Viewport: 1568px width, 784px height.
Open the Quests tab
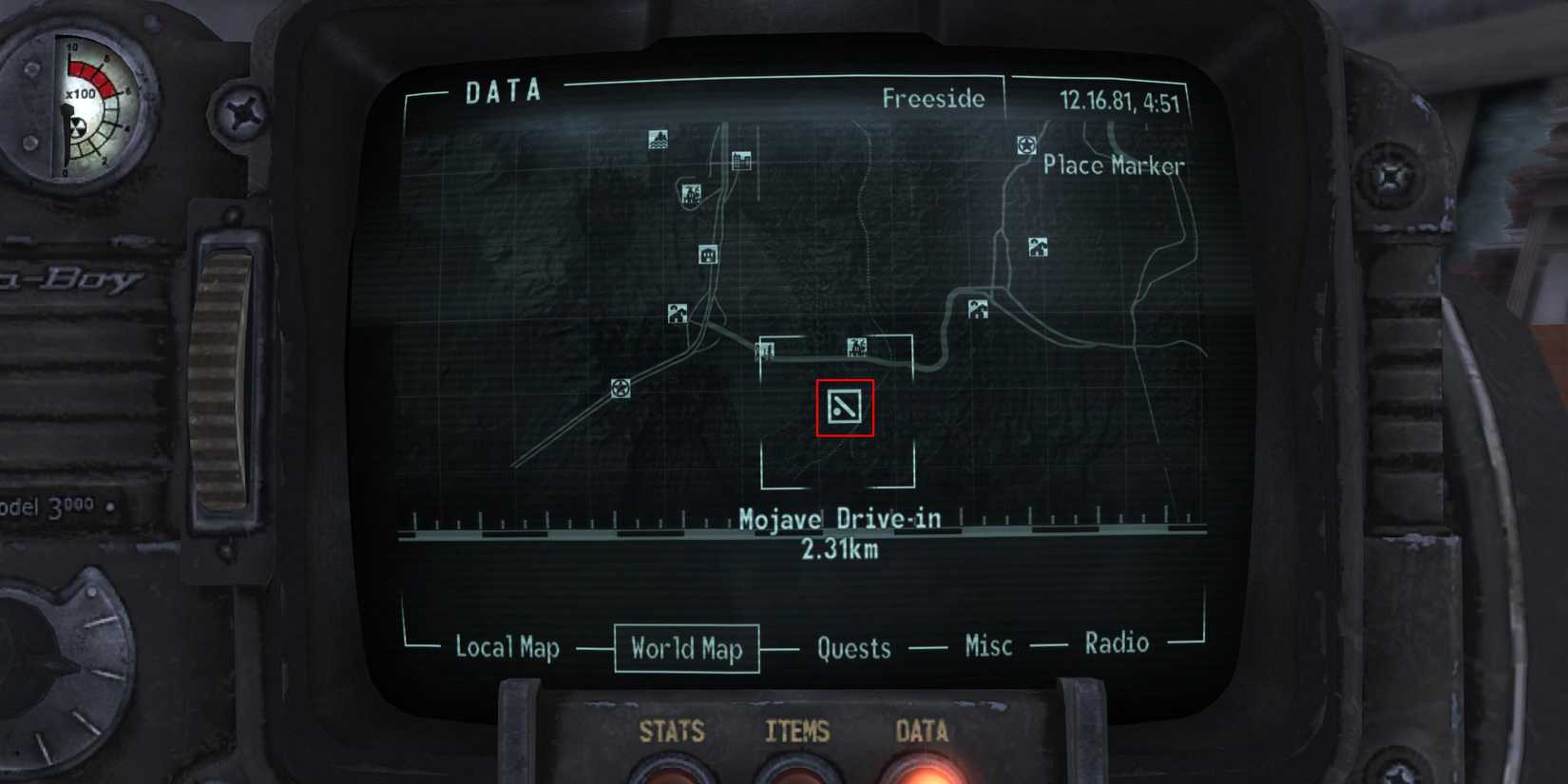(x=852, y=647)
